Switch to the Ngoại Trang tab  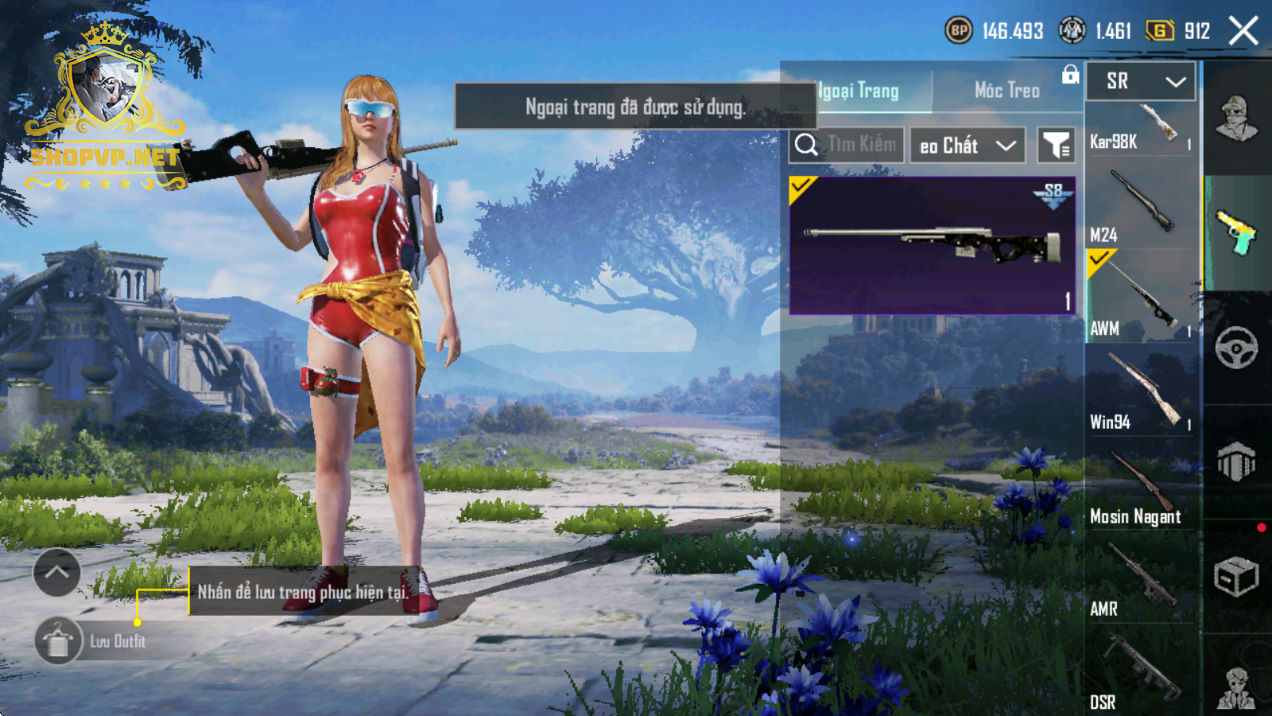(858, 91)
